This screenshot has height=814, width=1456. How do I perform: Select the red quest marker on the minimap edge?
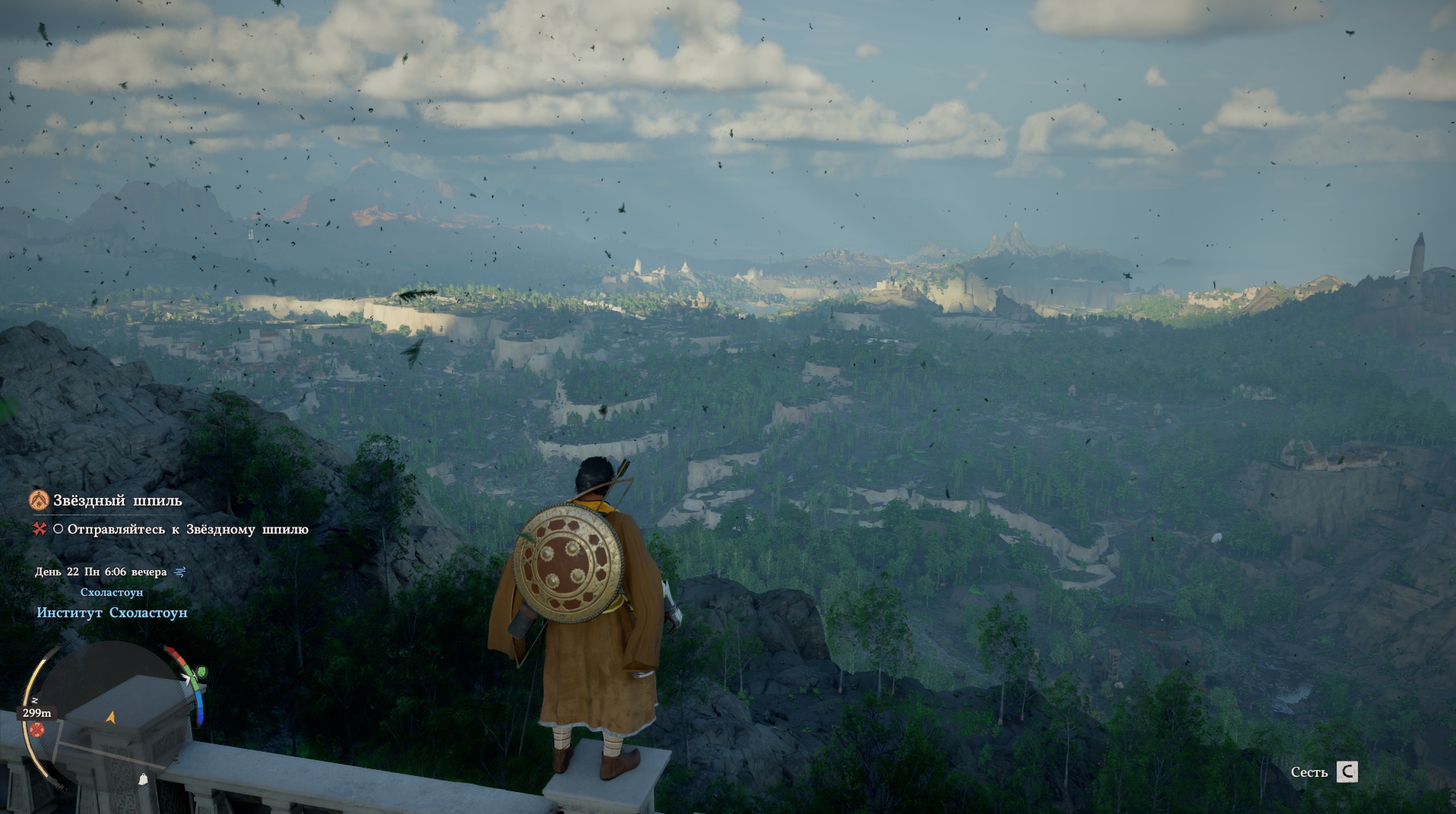coord(36,731)
